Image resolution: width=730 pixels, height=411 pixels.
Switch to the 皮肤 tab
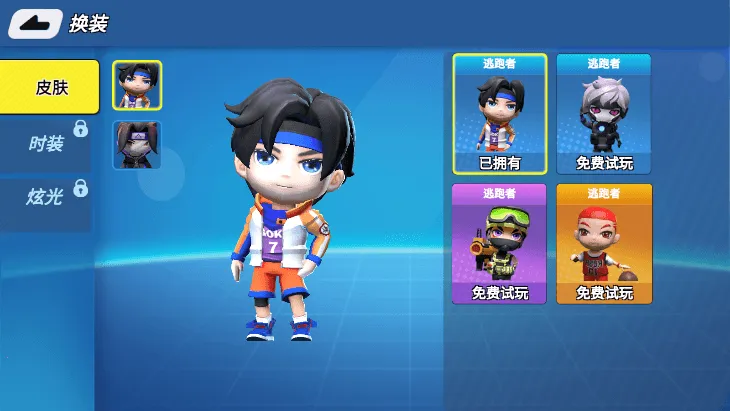tap(50, 87)
